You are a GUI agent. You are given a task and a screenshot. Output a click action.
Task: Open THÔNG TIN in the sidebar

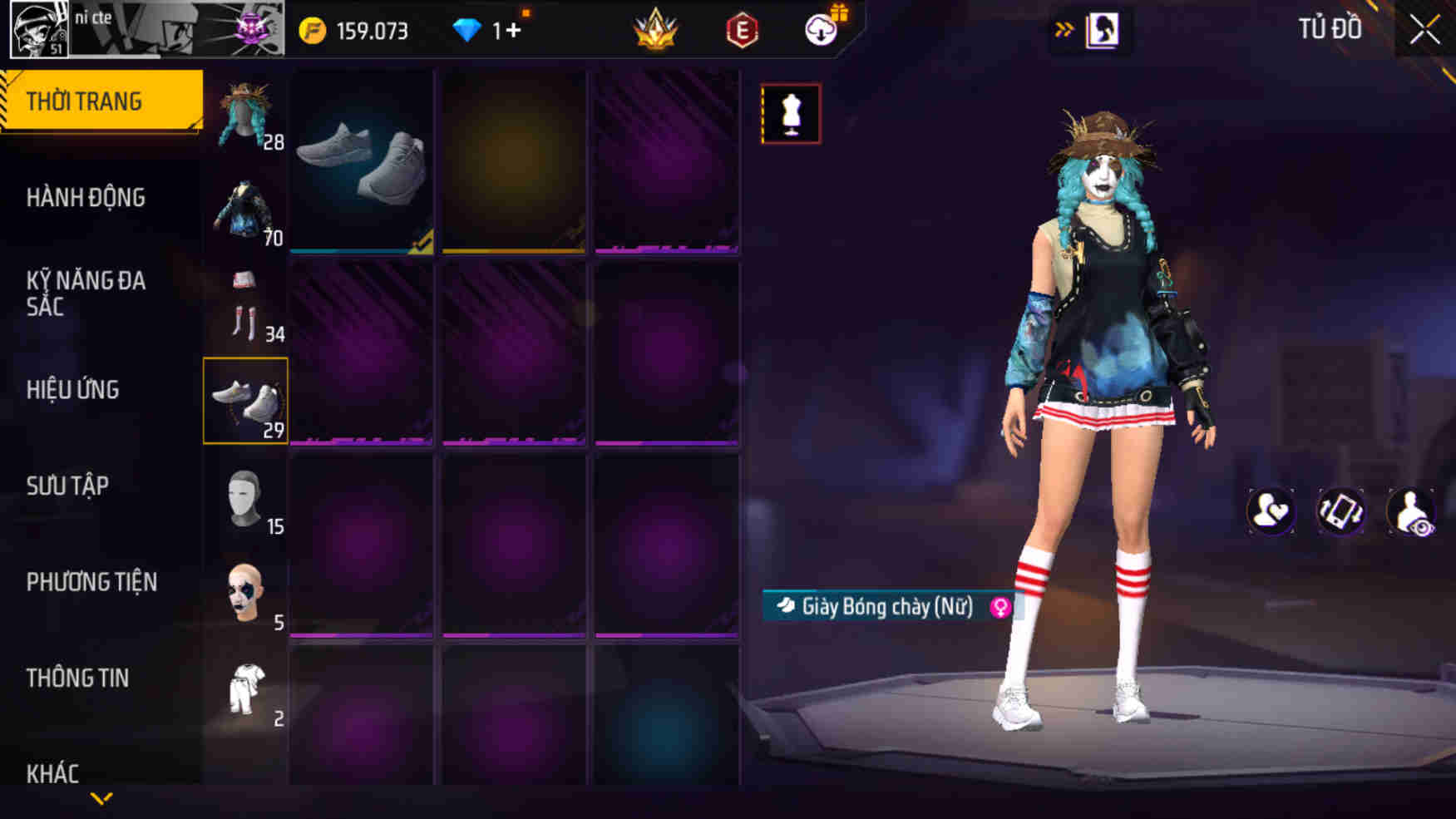79,678
